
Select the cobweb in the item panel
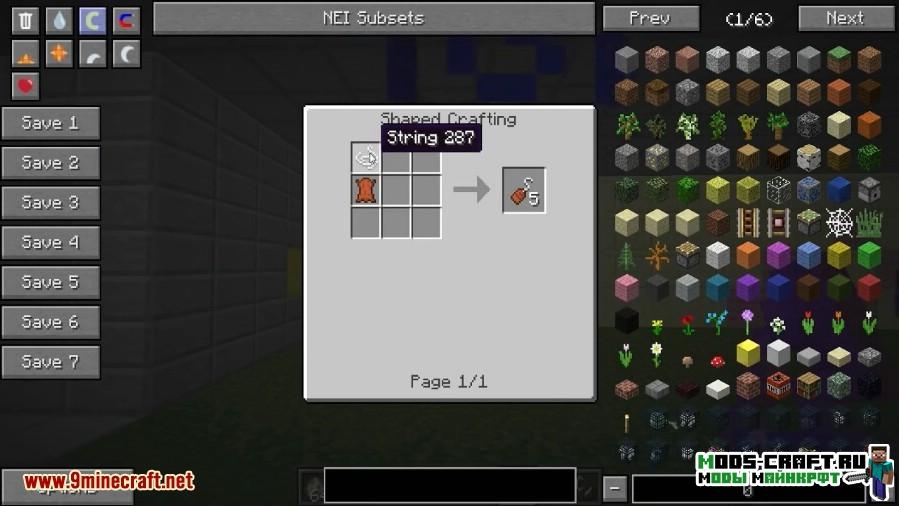pos(838,222)
